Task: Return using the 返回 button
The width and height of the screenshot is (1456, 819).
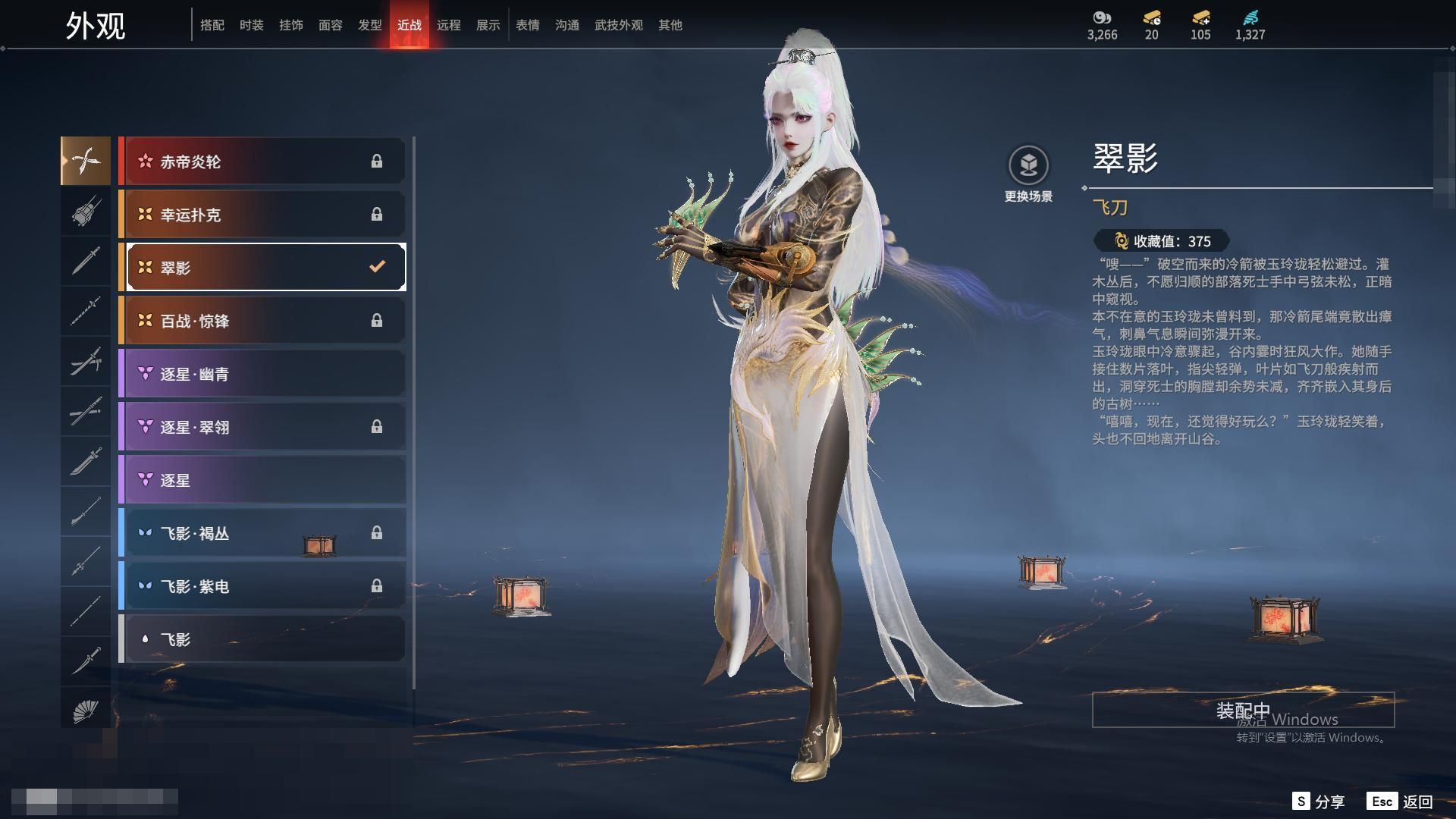Action: tap(1401, 802)
